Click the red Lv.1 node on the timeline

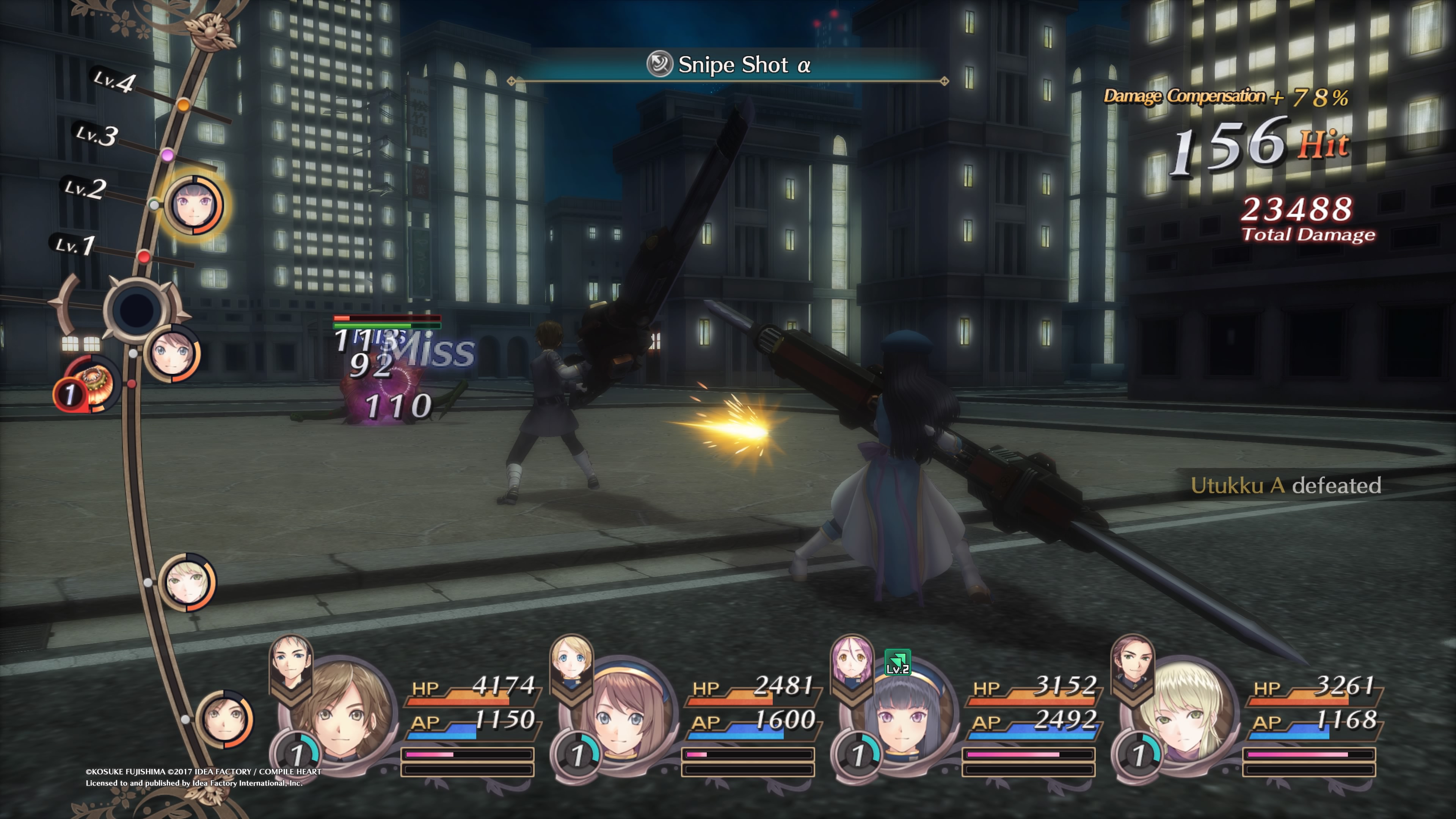144,257
